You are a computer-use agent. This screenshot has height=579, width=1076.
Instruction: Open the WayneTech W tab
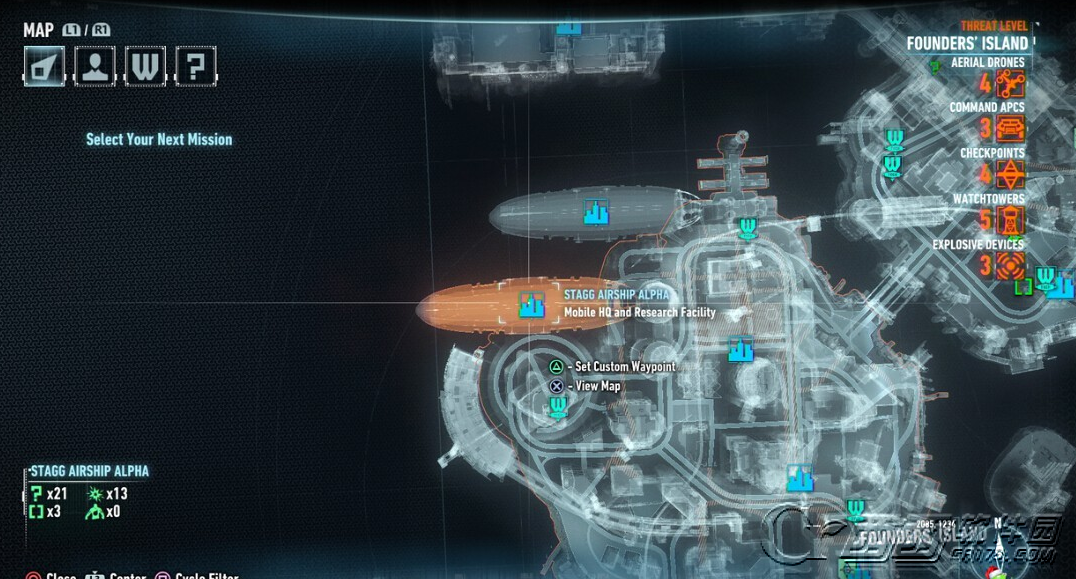tap(145, 67)
